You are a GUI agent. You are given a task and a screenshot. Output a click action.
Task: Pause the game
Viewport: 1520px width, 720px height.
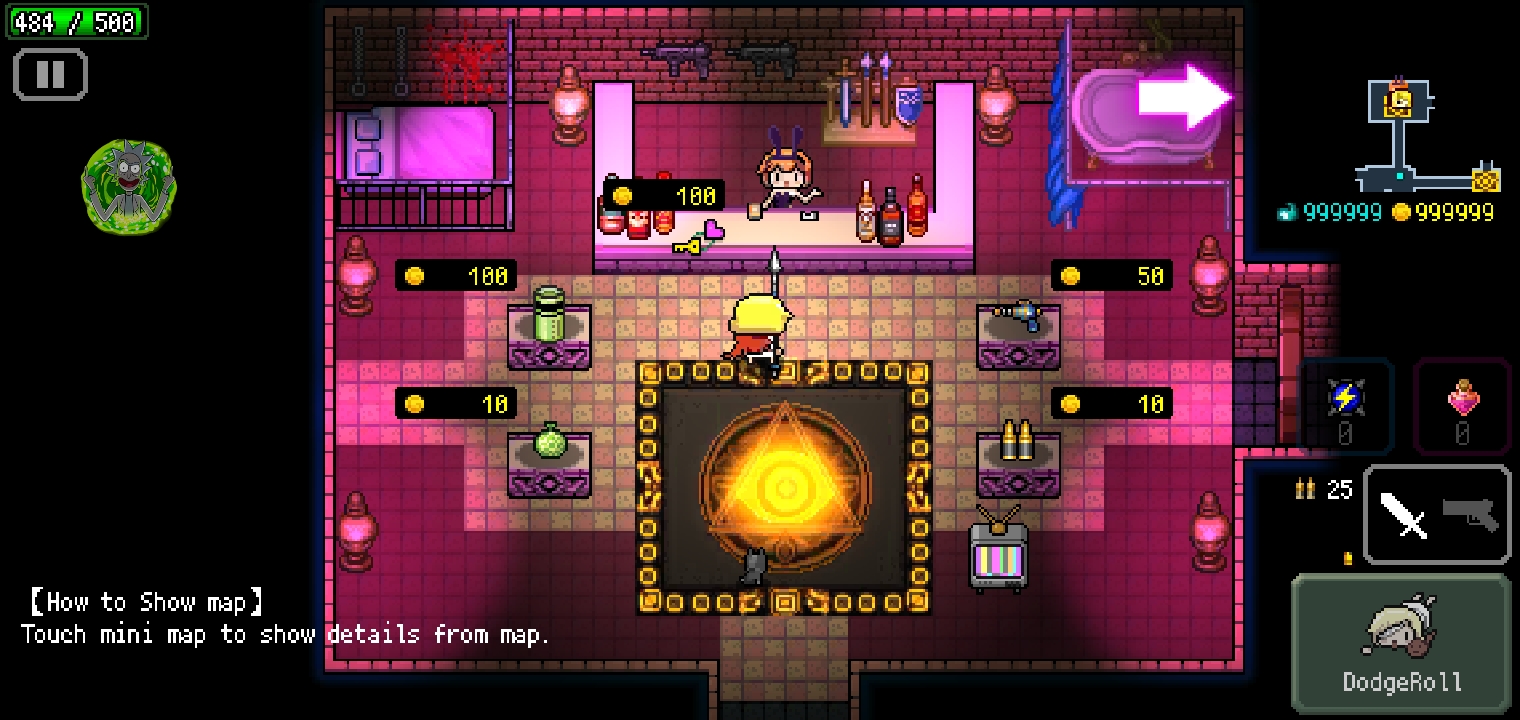(x=50, y=75)
